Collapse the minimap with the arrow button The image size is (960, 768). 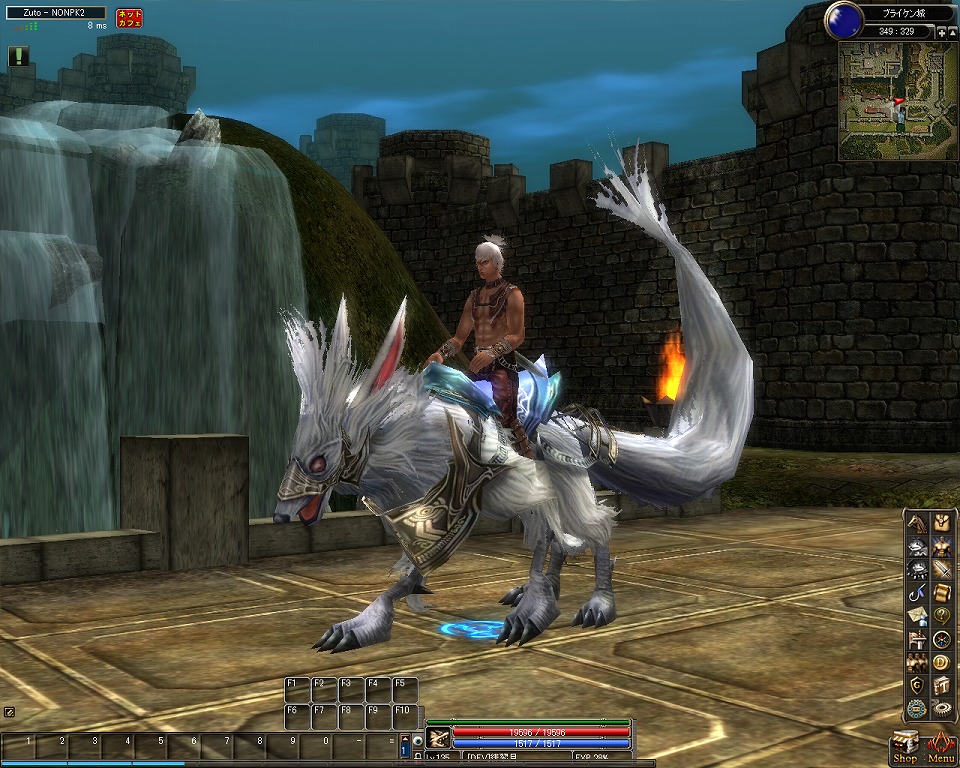[x=951, y=33]
